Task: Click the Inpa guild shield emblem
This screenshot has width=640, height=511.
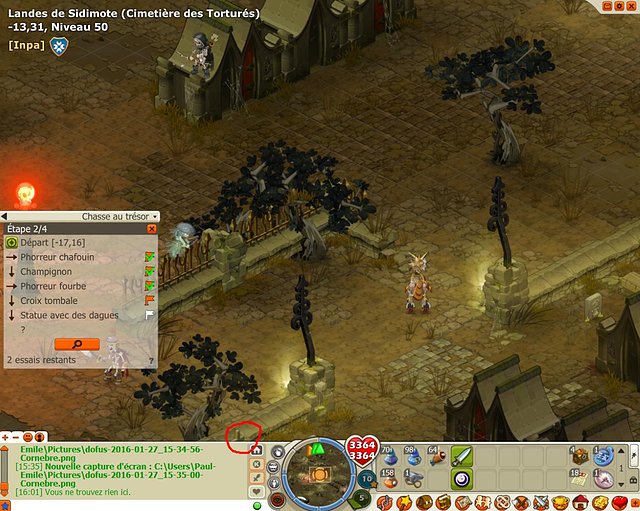Action: (x=58, y=44)
